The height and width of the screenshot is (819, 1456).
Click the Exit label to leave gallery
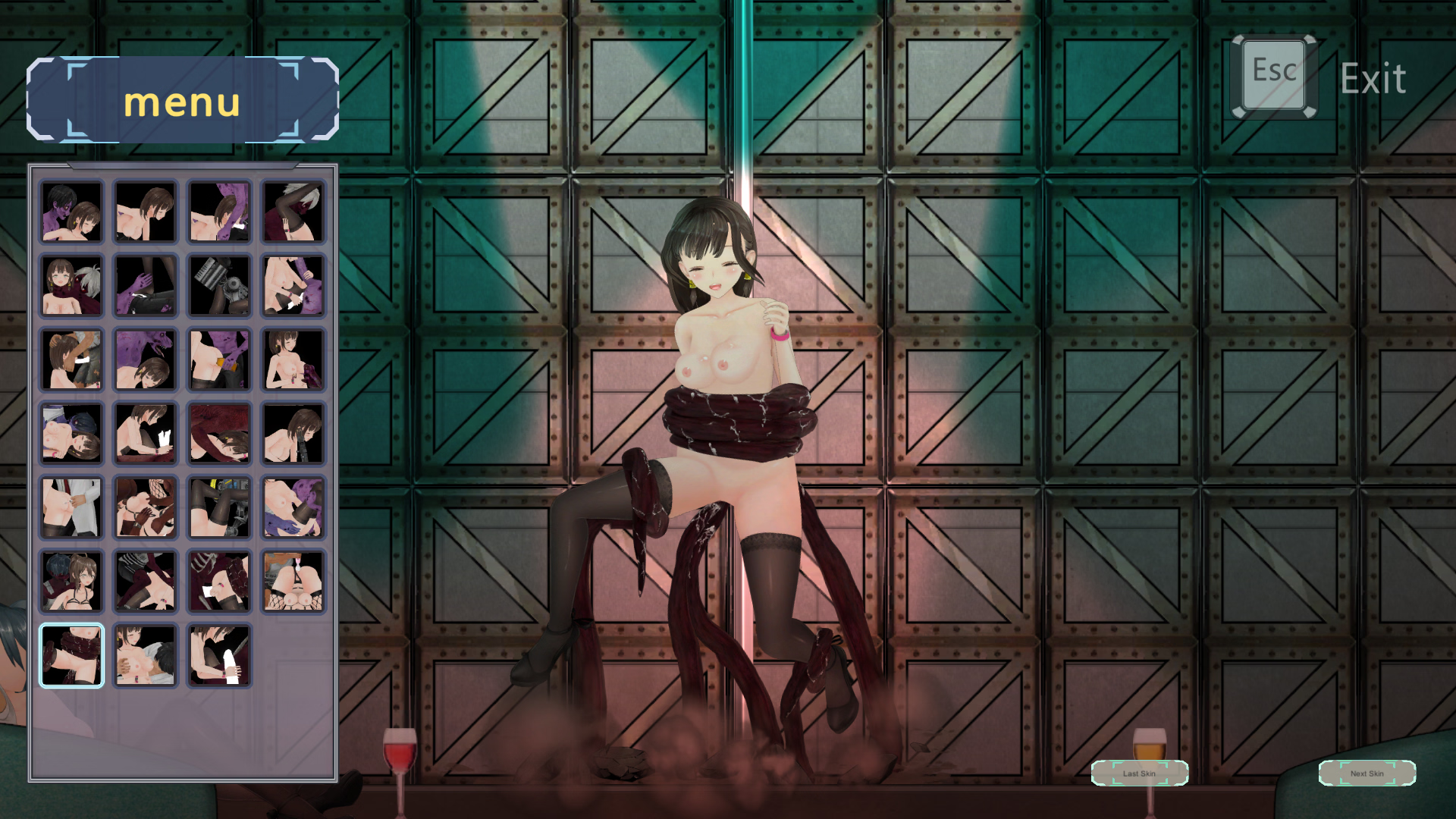pos(1373,79)
